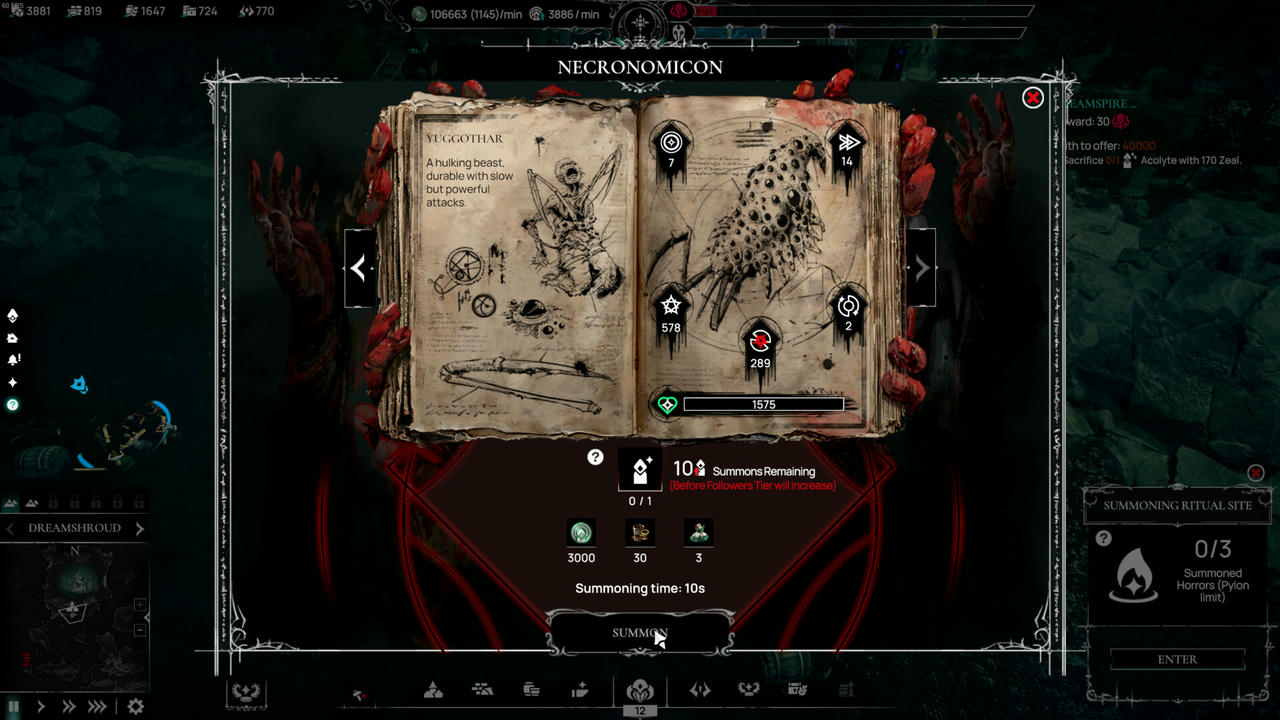This screenshot has height=720, width=1280.
Task: Click the help icon beside Summons Remaining
Action: pos(595,456)
